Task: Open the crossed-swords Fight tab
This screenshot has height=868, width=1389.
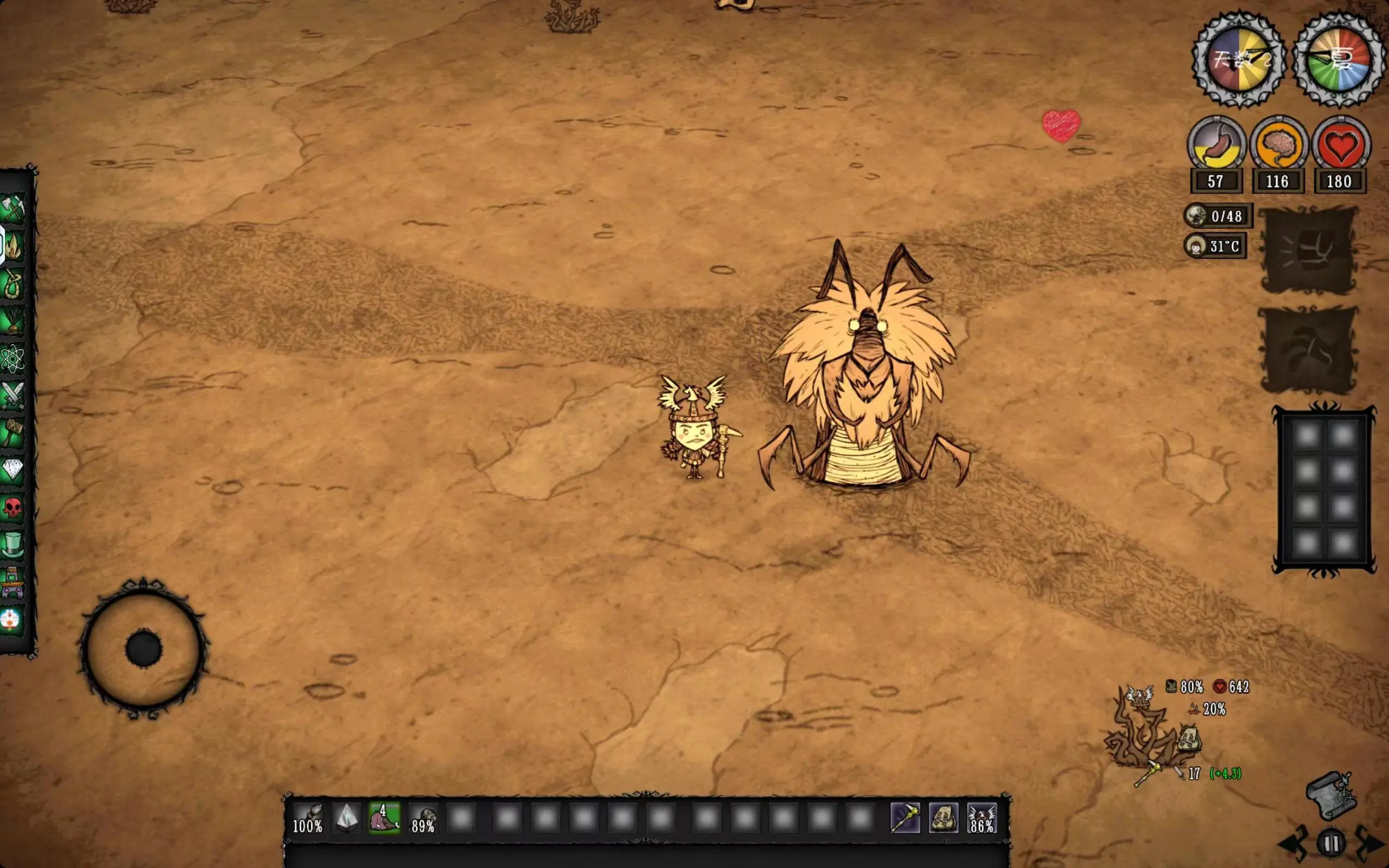Action: (12, 396)
